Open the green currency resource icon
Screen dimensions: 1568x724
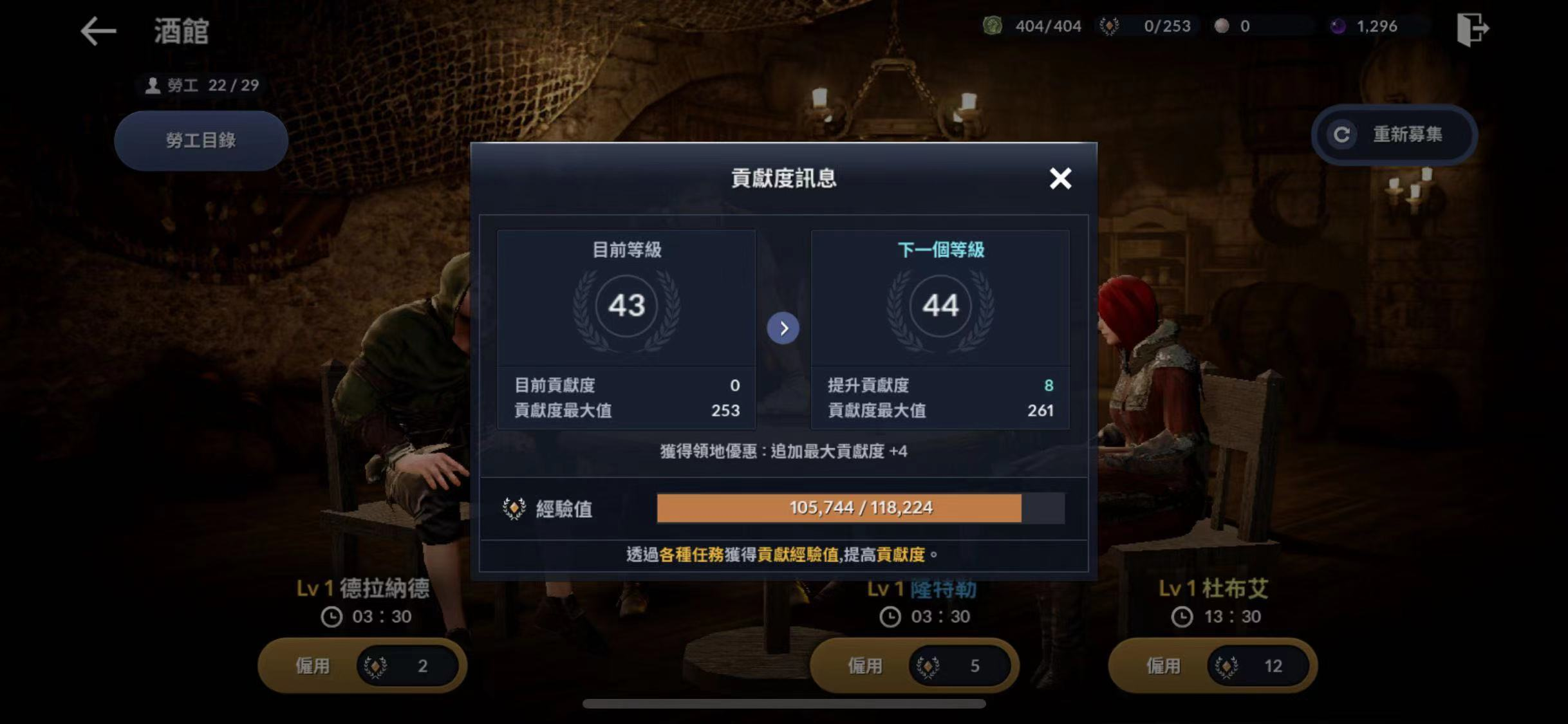click(x=991, y=26)
